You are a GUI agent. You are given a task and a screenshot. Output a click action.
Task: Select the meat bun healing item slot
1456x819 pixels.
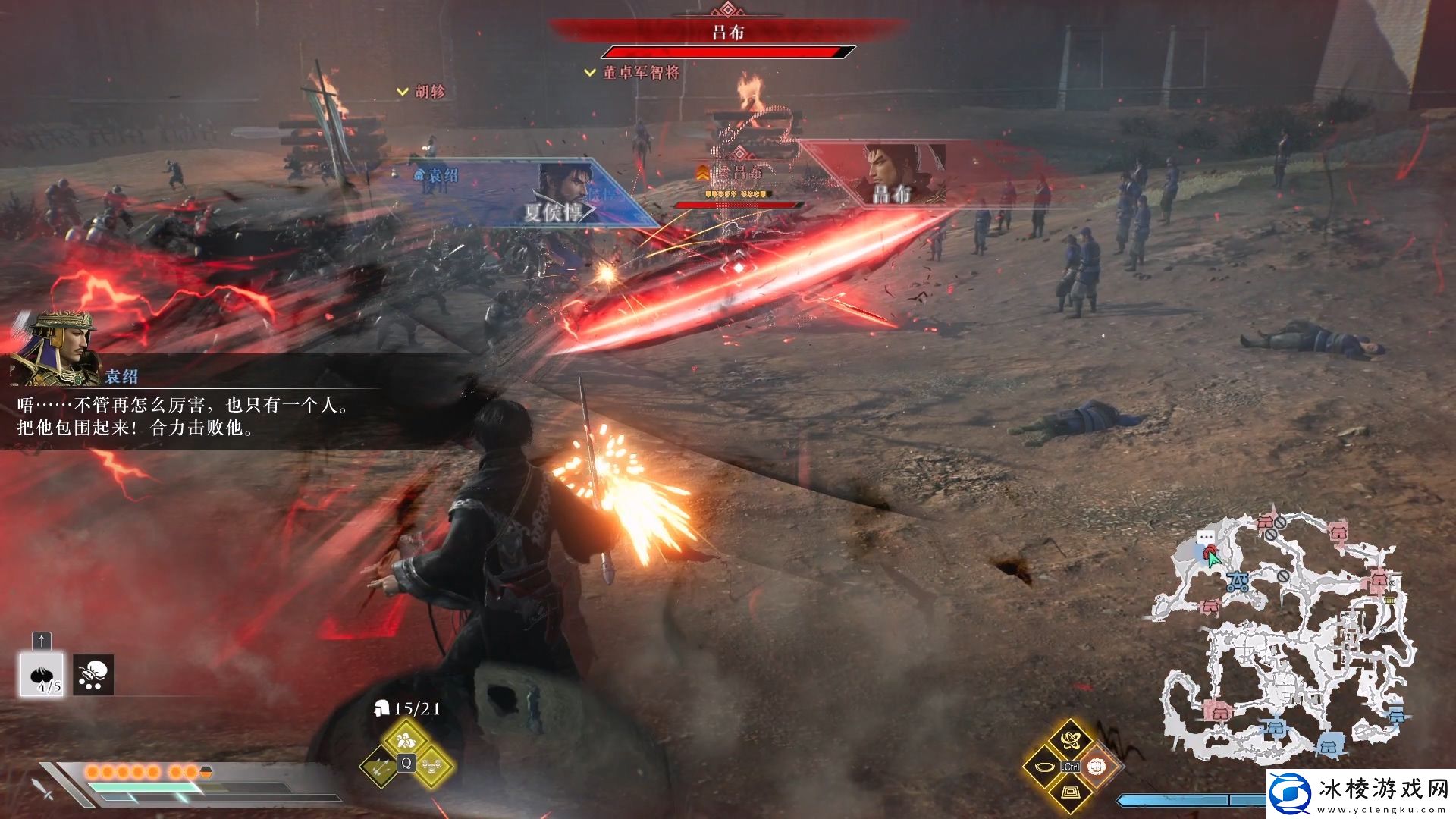[42, 674]
